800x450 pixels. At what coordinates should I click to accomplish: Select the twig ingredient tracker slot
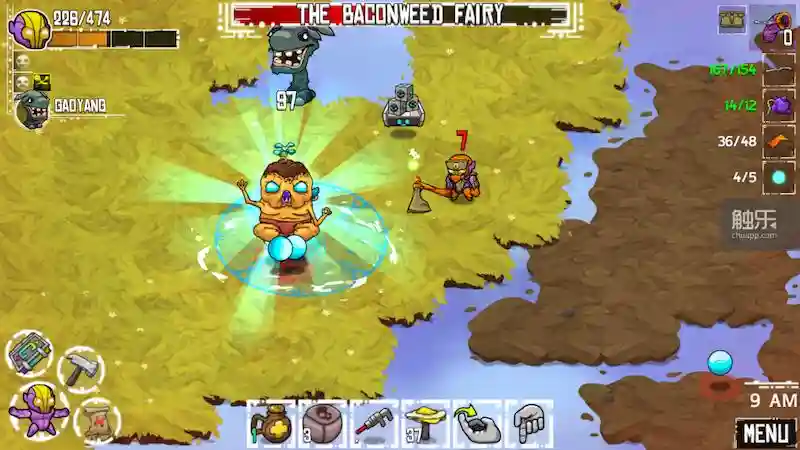tap(779, 70)
